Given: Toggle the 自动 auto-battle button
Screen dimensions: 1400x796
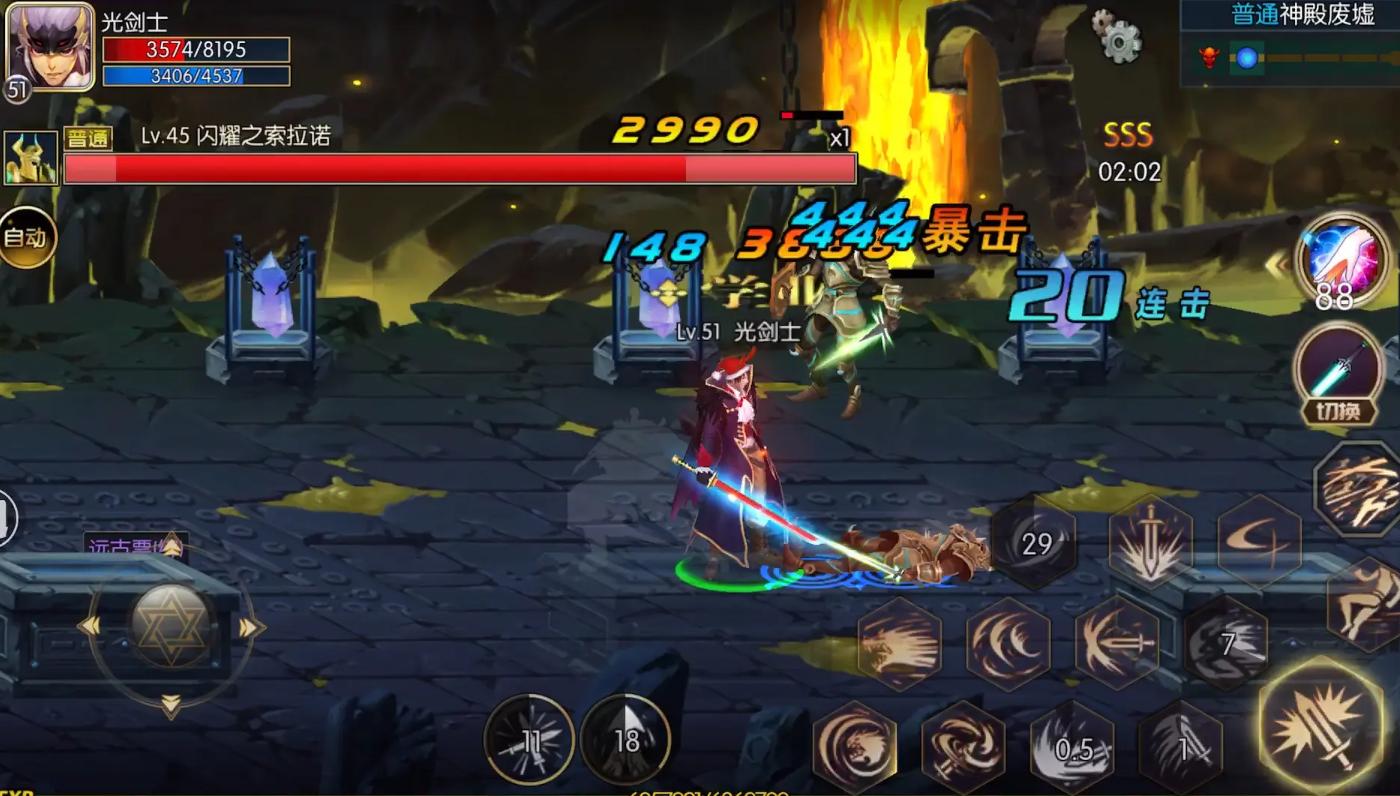Looking at the screenshot, I should click(25, 238).
